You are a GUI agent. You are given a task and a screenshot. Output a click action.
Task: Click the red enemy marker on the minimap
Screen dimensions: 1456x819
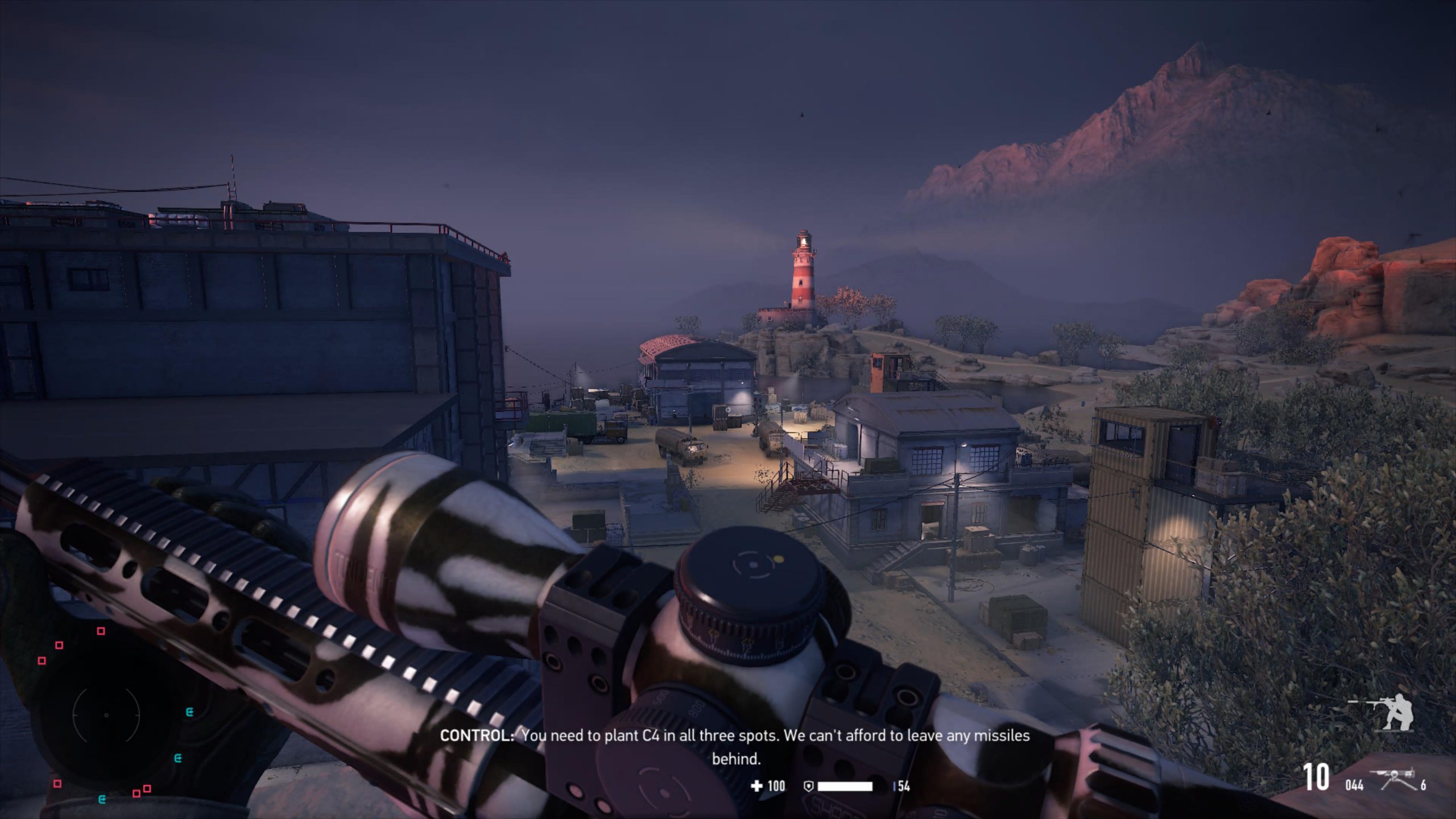click(x=101, y=631)
